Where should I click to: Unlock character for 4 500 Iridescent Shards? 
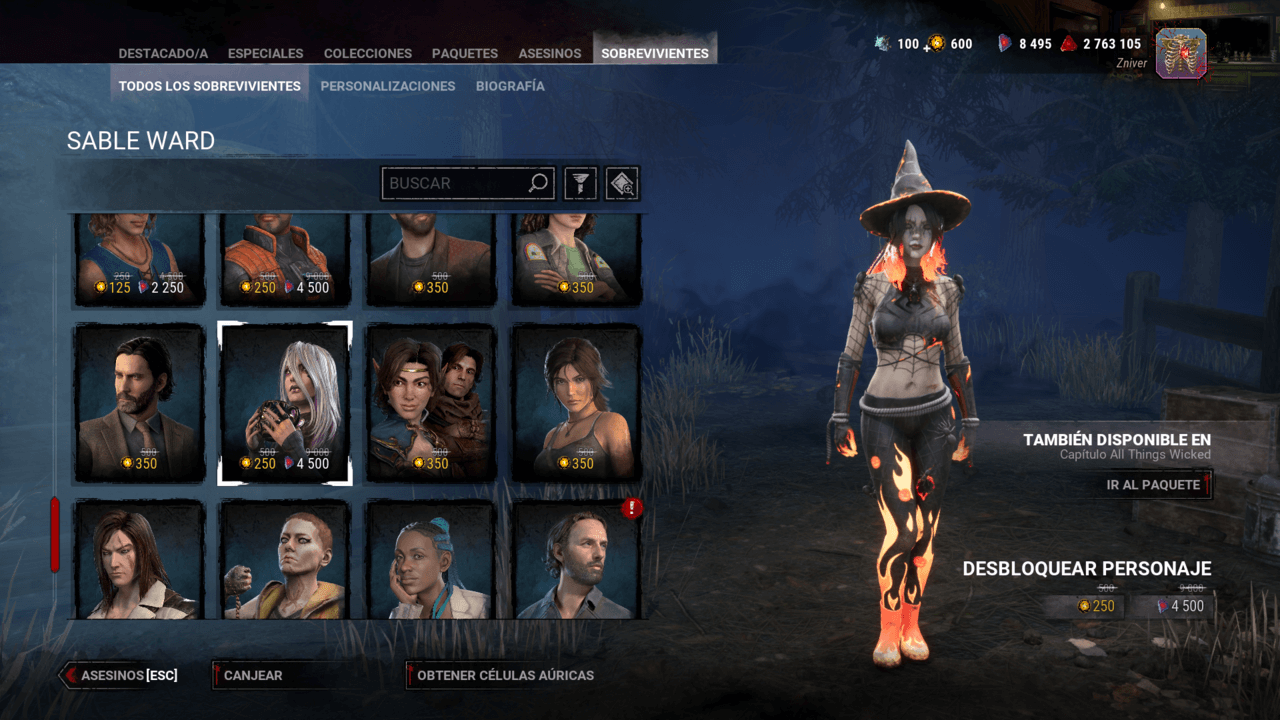click(x=1180, y=606)
